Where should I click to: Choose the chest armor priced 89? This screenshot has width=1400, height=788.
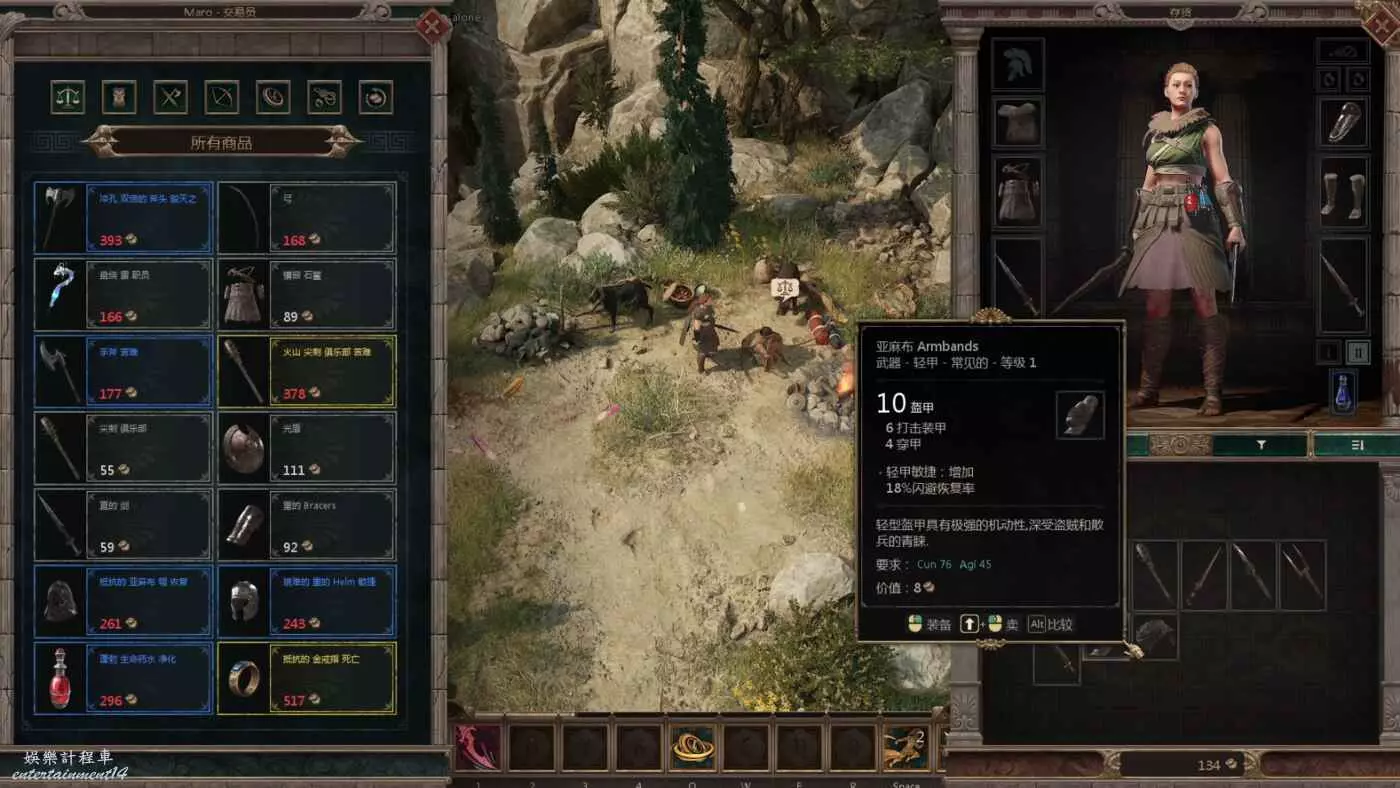tap(307, 294)
